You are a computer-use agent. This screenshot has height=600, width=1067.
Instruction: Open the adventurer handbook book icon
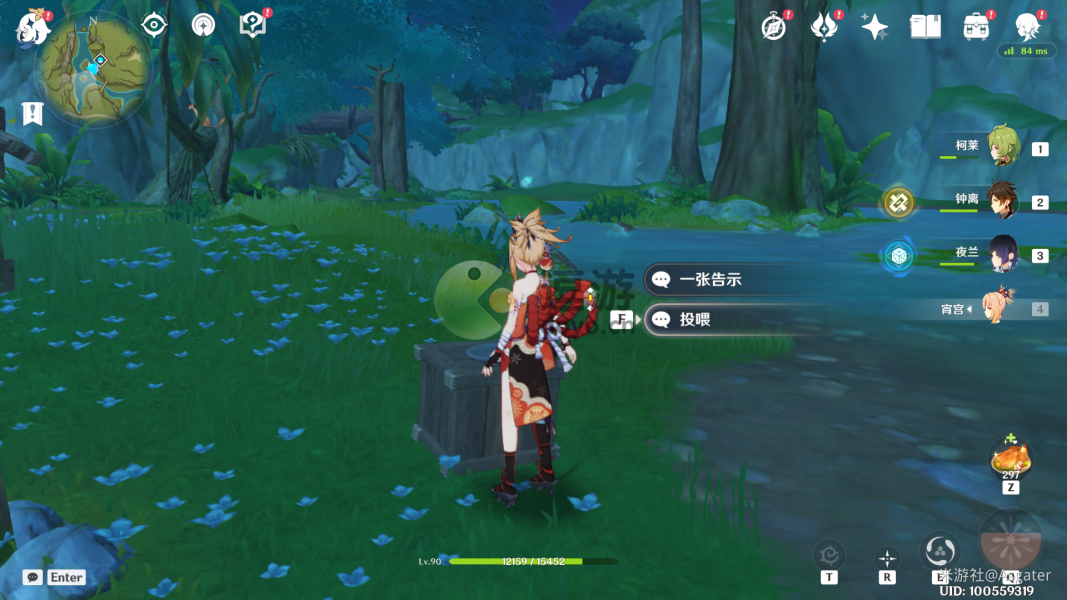[x=925, y=27]
